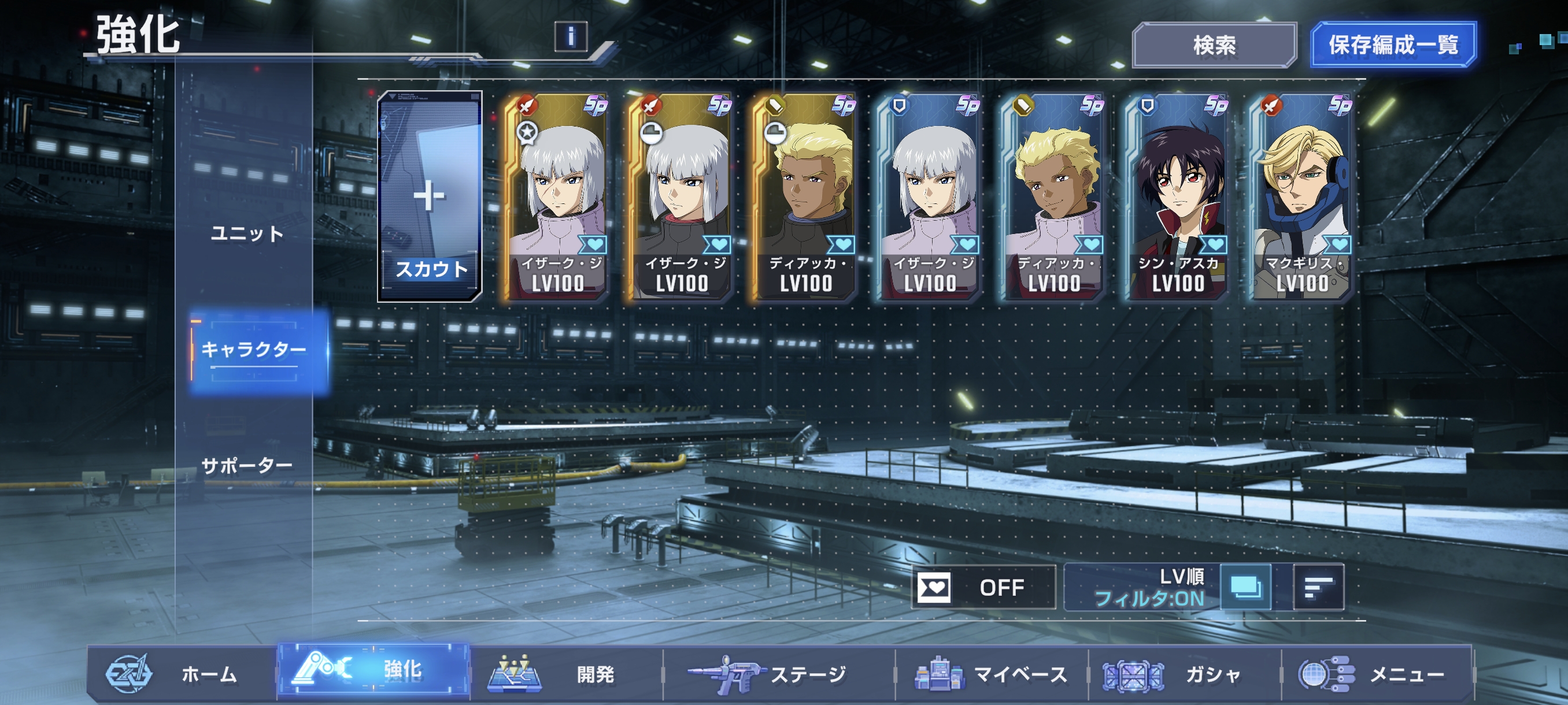Click the stacked cards display toggle icon
Image resolution: width=1568 pixels, height=705 pixels.
click(1246, 587)
